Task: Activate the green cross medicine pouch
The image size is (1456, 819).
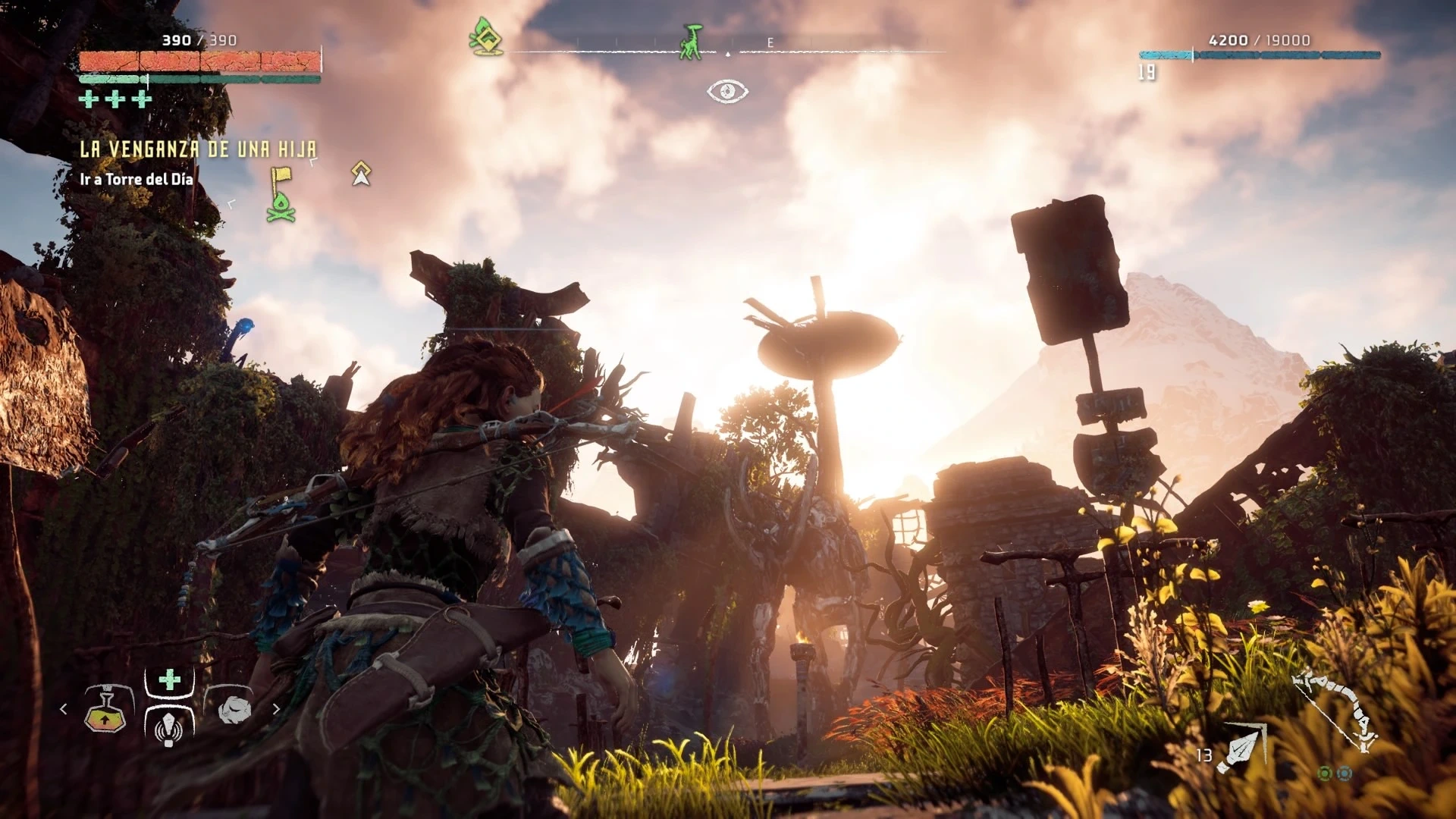Action: pos(170,679)
